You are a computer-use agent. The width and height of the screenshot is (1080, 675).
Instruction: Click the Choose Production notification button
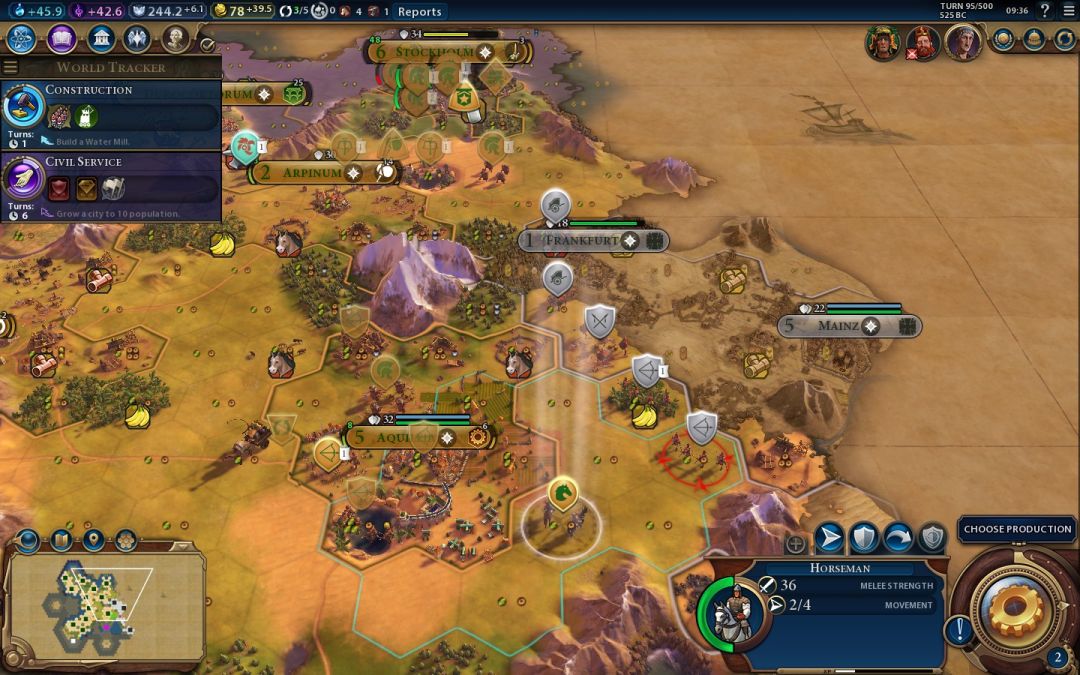tap(1017, 529)
